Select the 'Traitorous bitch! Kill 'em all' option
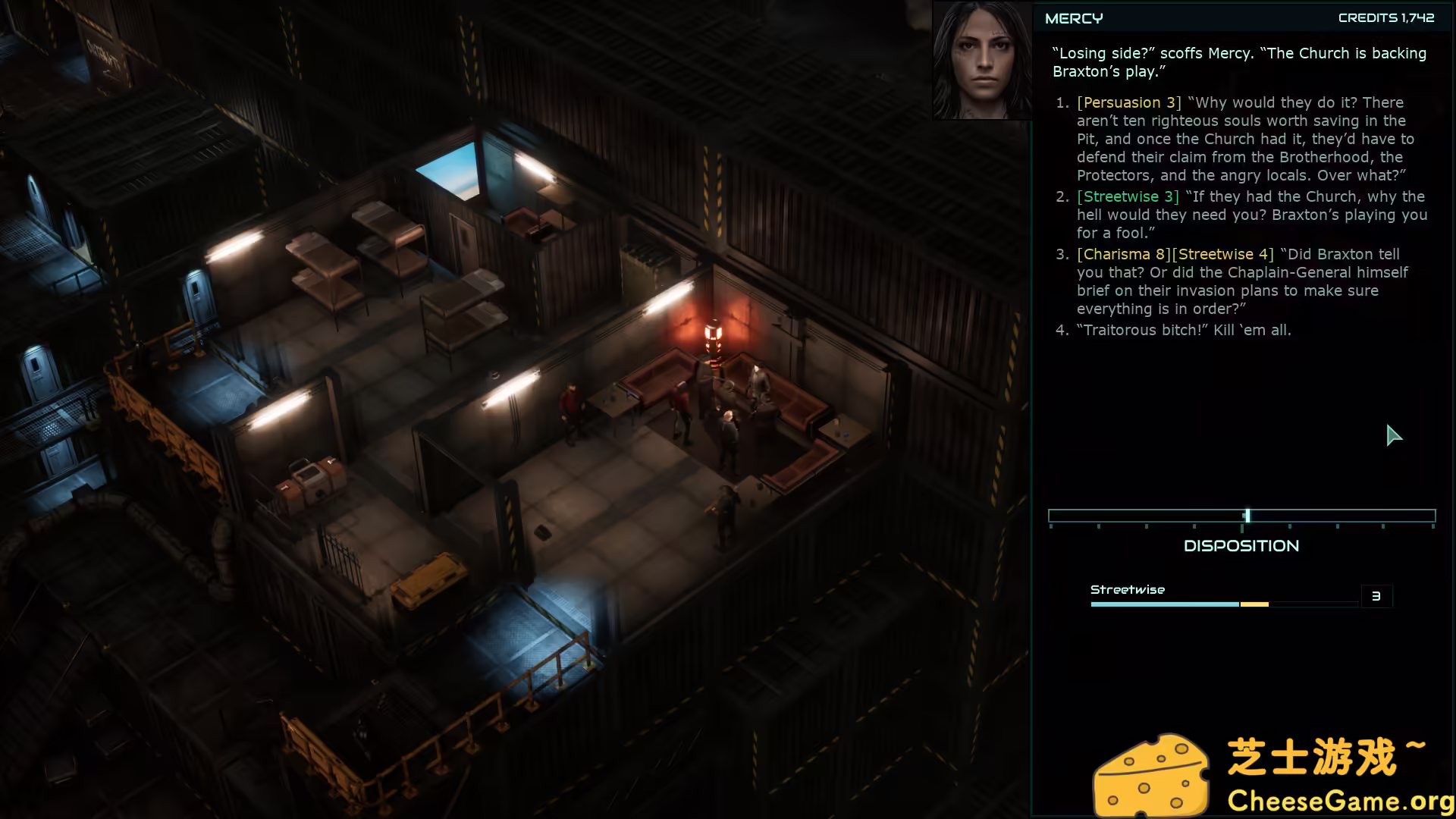Screen dimensions: 1456x819 1185,330
